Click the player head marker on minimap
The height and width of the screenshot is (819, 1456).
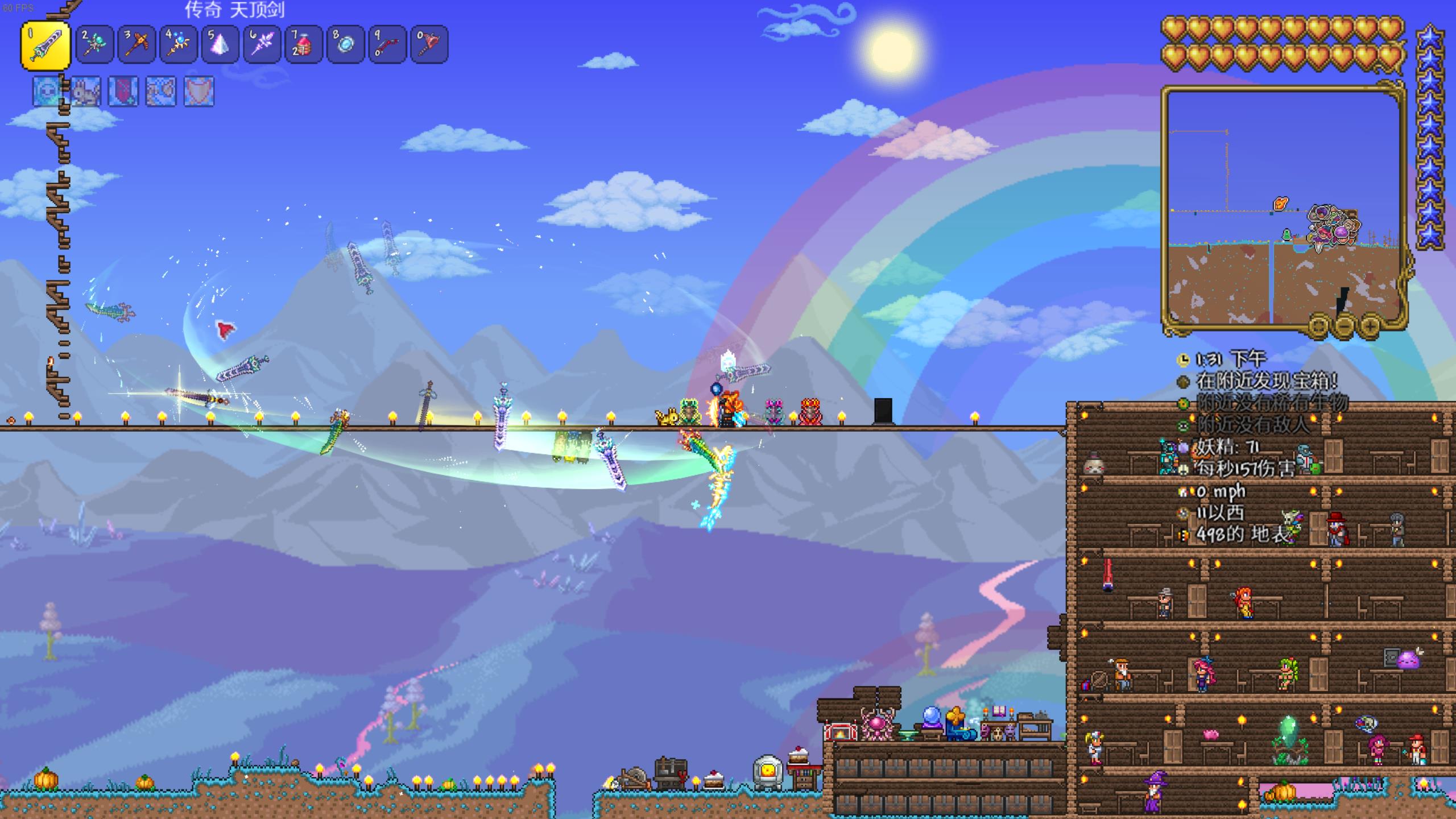[1280, 203]
